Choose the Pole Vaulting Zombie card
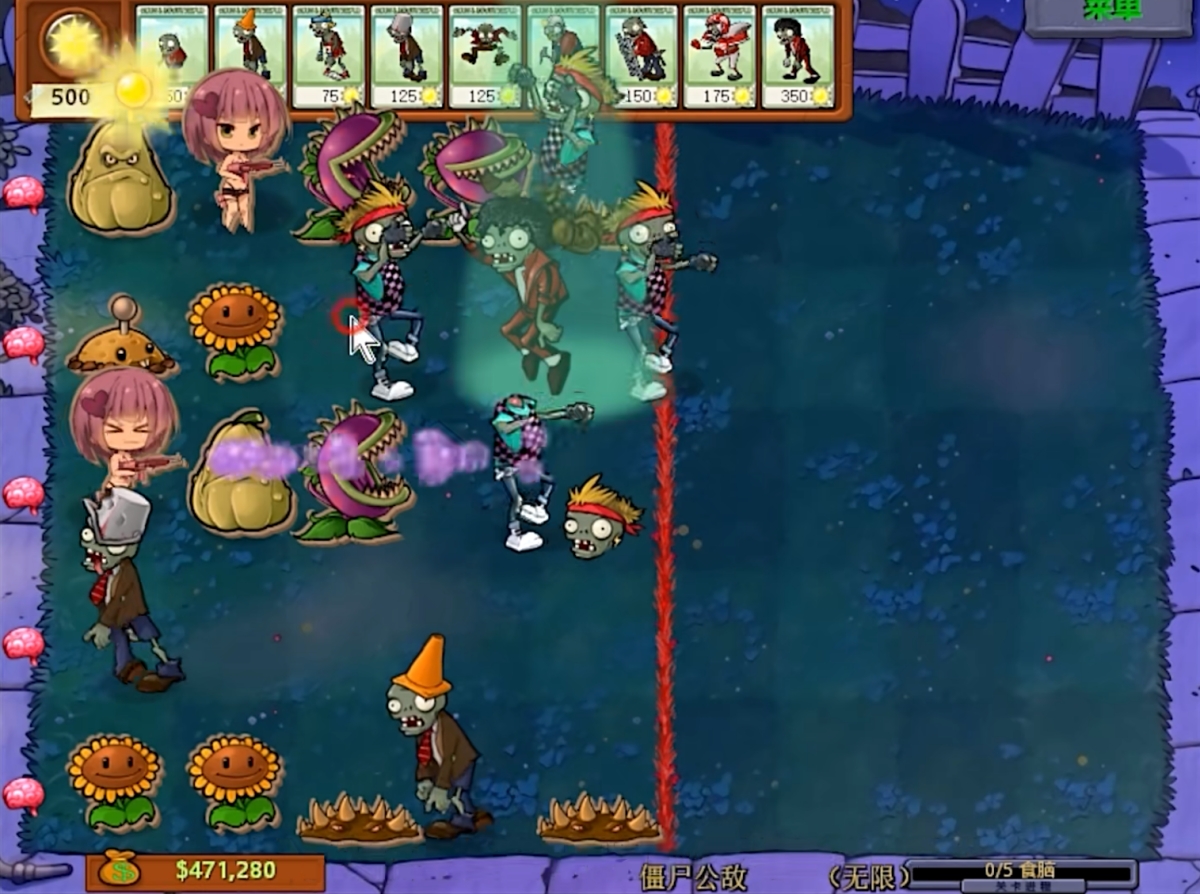 click(328, 55)
